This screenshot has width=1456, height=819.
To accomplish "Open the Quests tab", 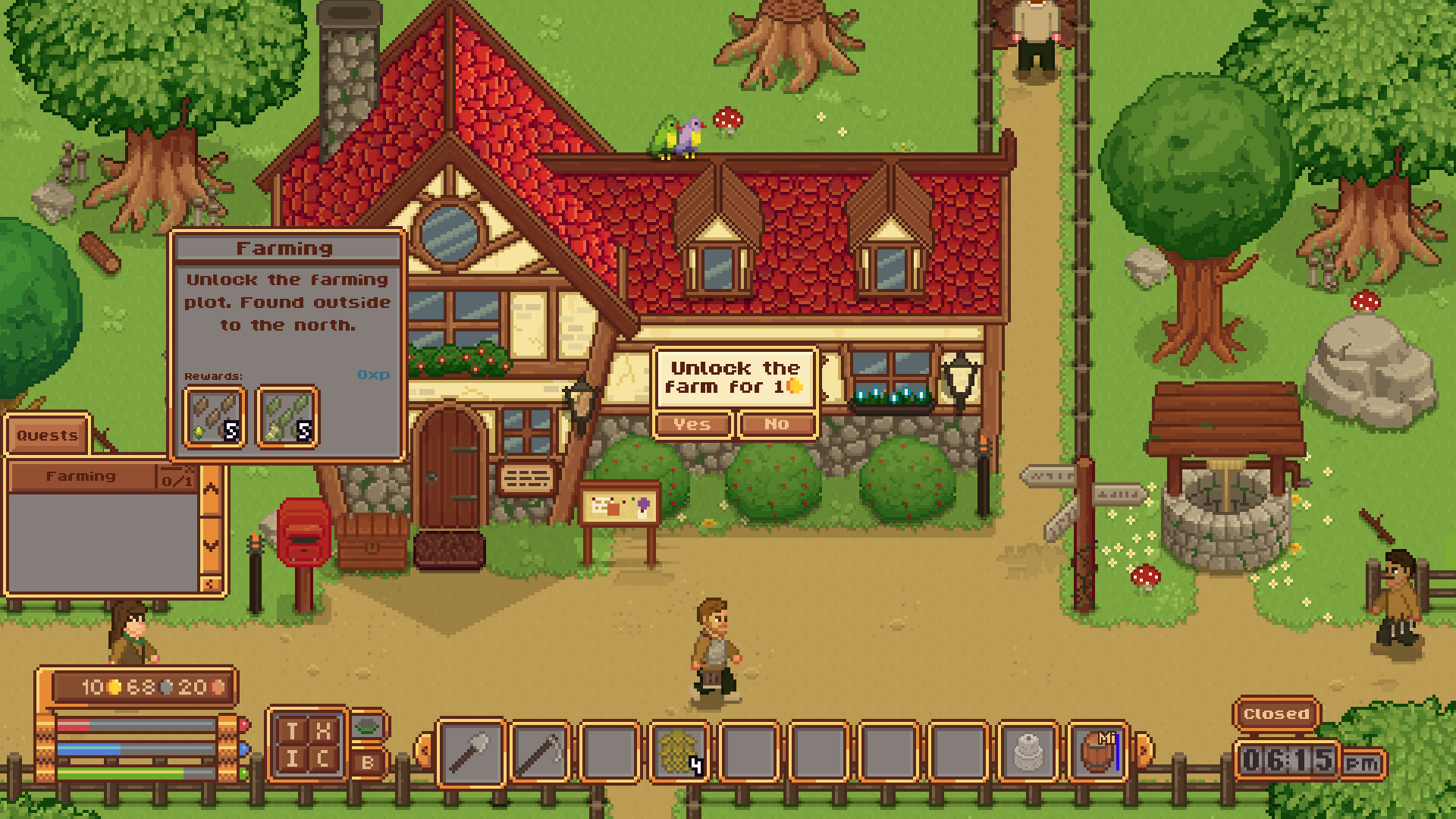I will pyautogui.click(x=47, y=435).
